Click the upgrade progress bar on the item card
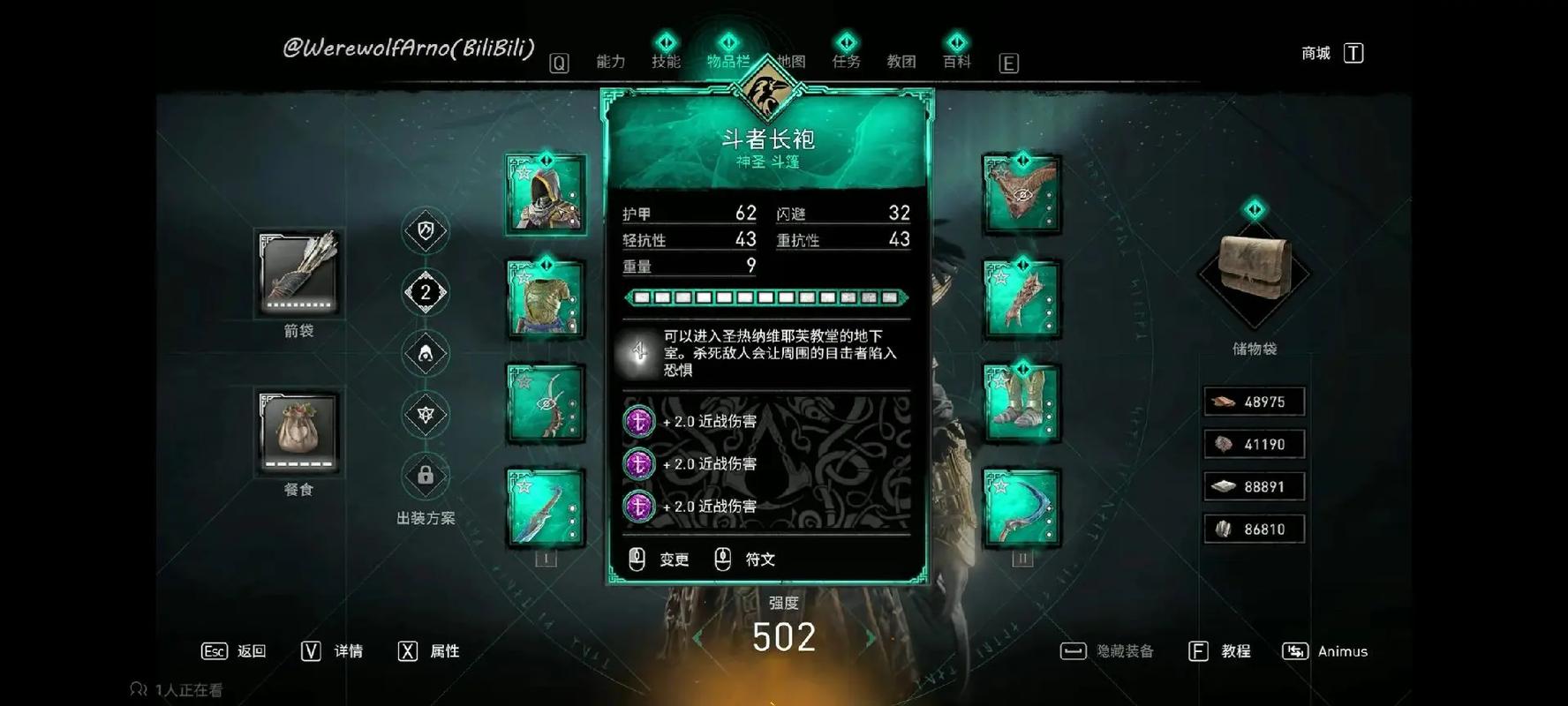This screenshot has height=706, width=1568. click(x=766, y=297)
